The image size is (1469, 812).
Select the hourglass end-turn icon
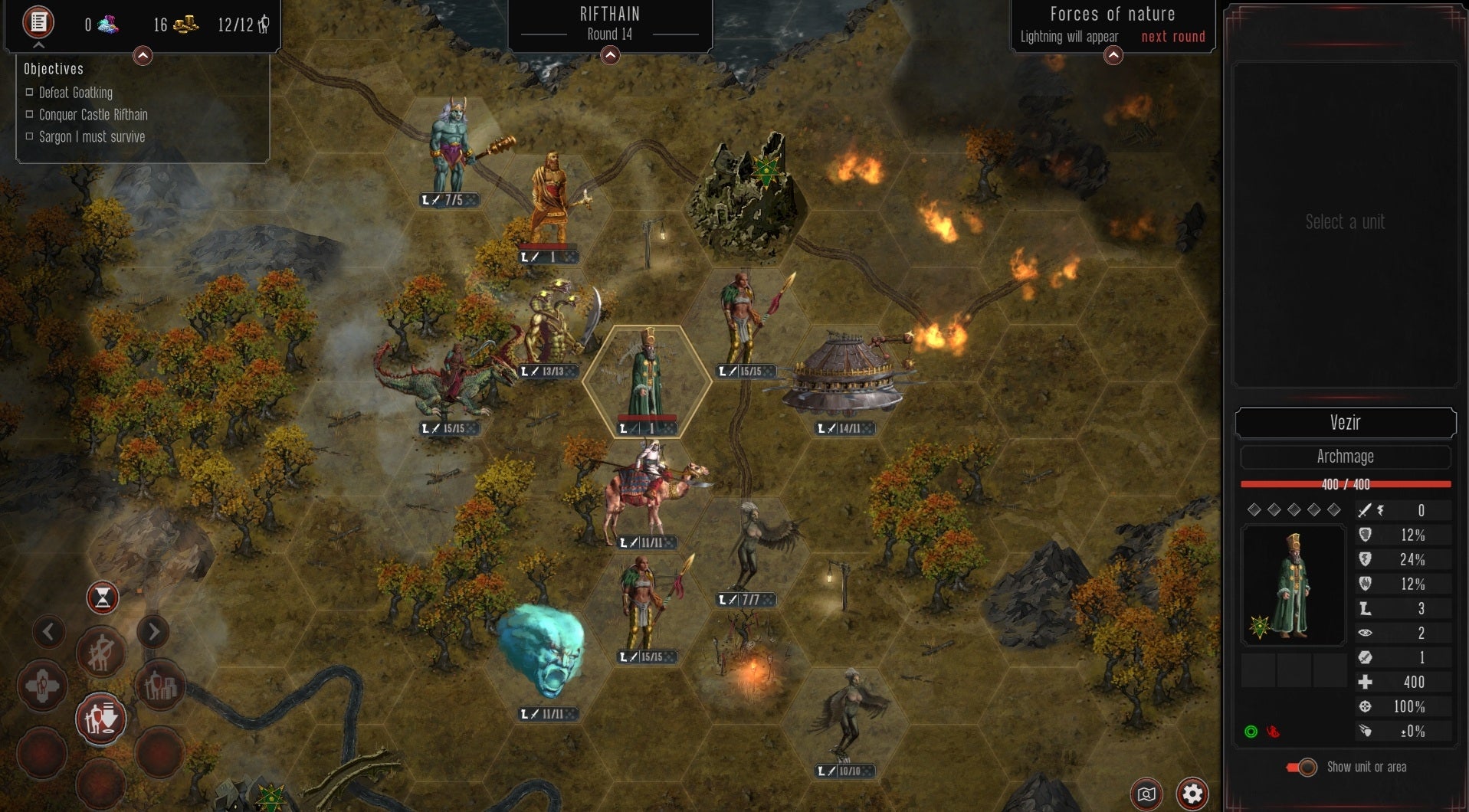tap(102, 598)
